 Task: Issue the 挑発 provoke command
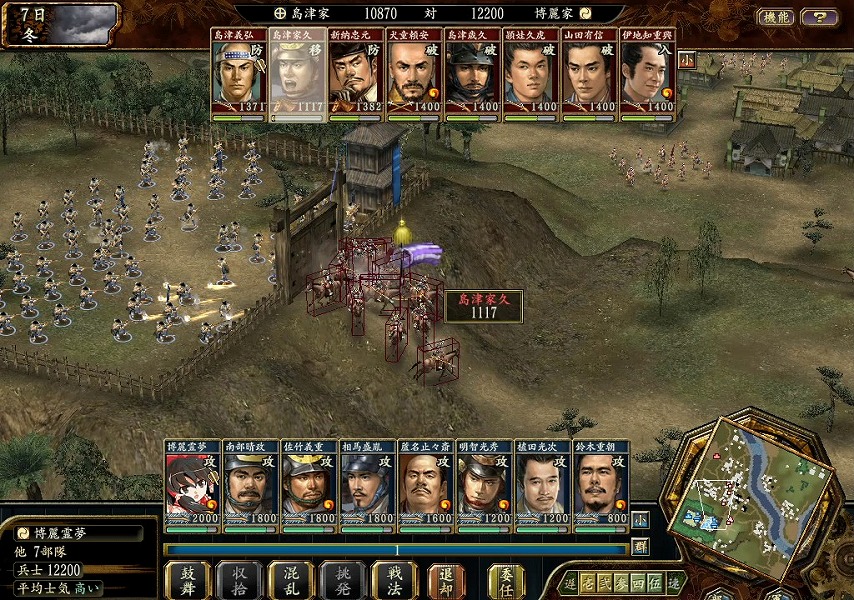(x=342, y=580)
